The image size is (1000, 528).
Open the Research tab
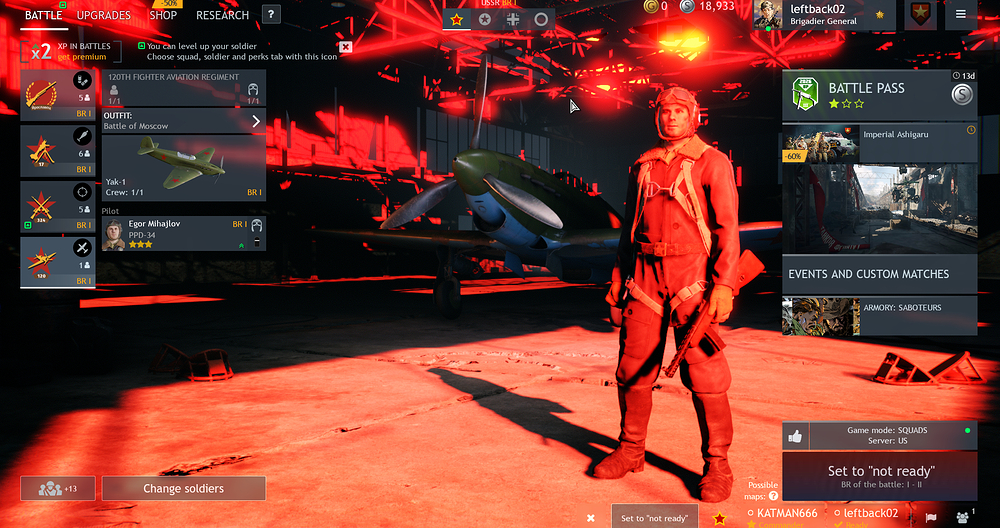click(222, 15)
